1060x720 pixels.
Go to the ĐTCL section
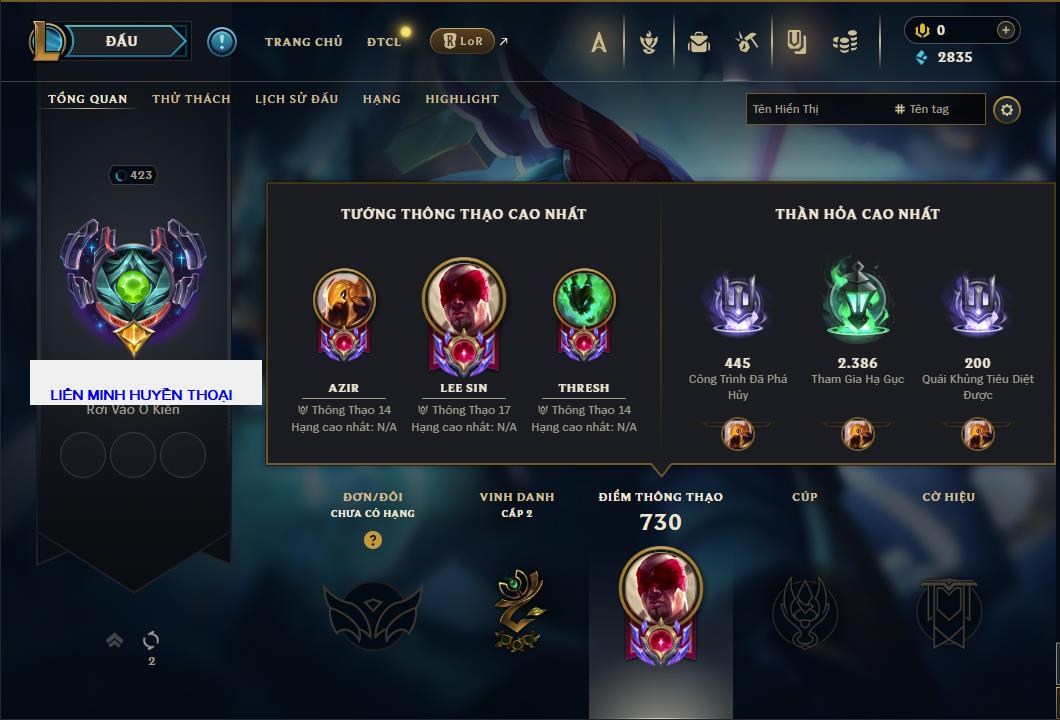pyautogui.click(x=384, y=42)
